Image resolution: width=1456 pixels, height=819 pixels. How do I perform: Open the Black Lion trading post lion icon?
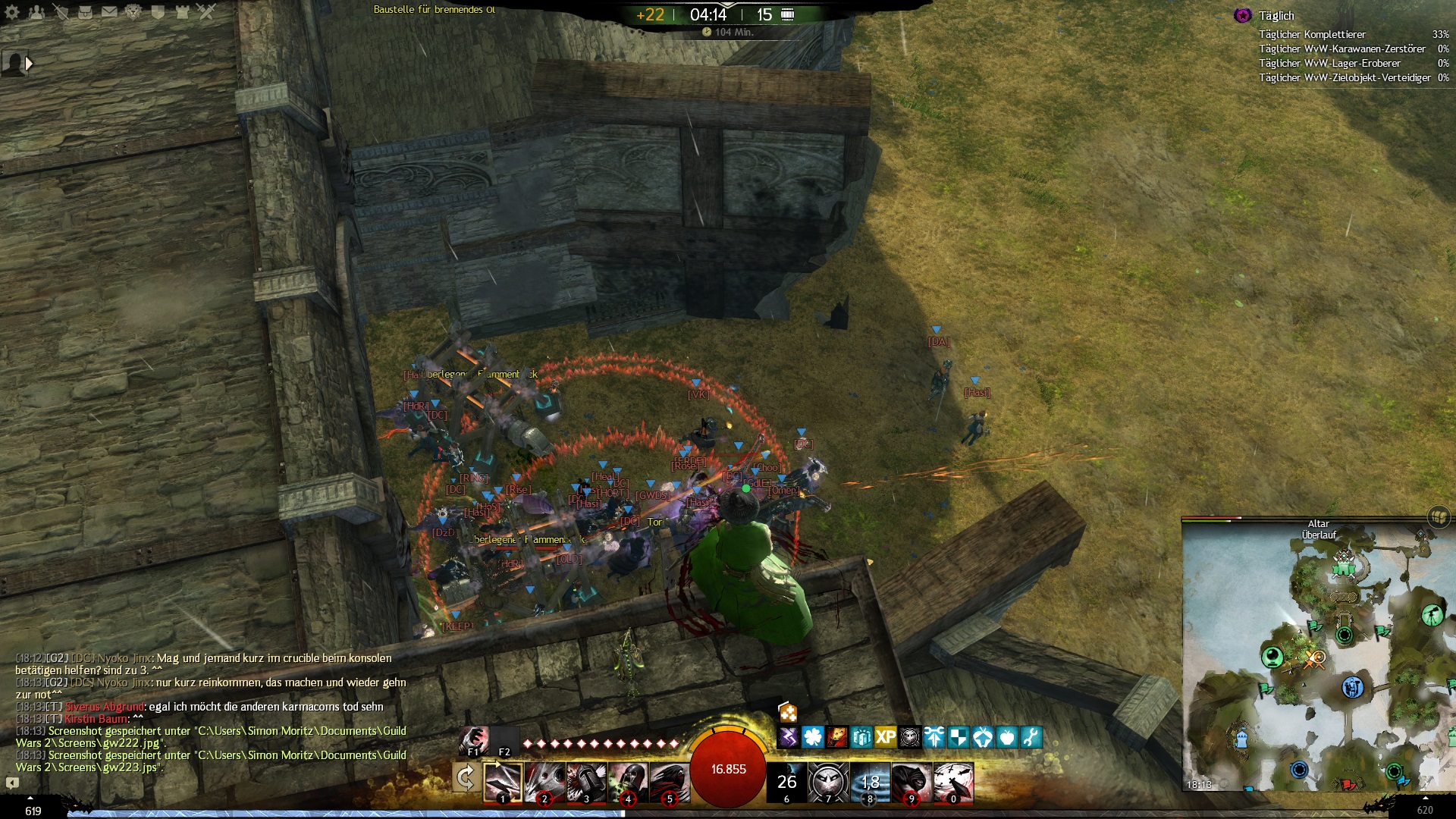tap(133, 12)
